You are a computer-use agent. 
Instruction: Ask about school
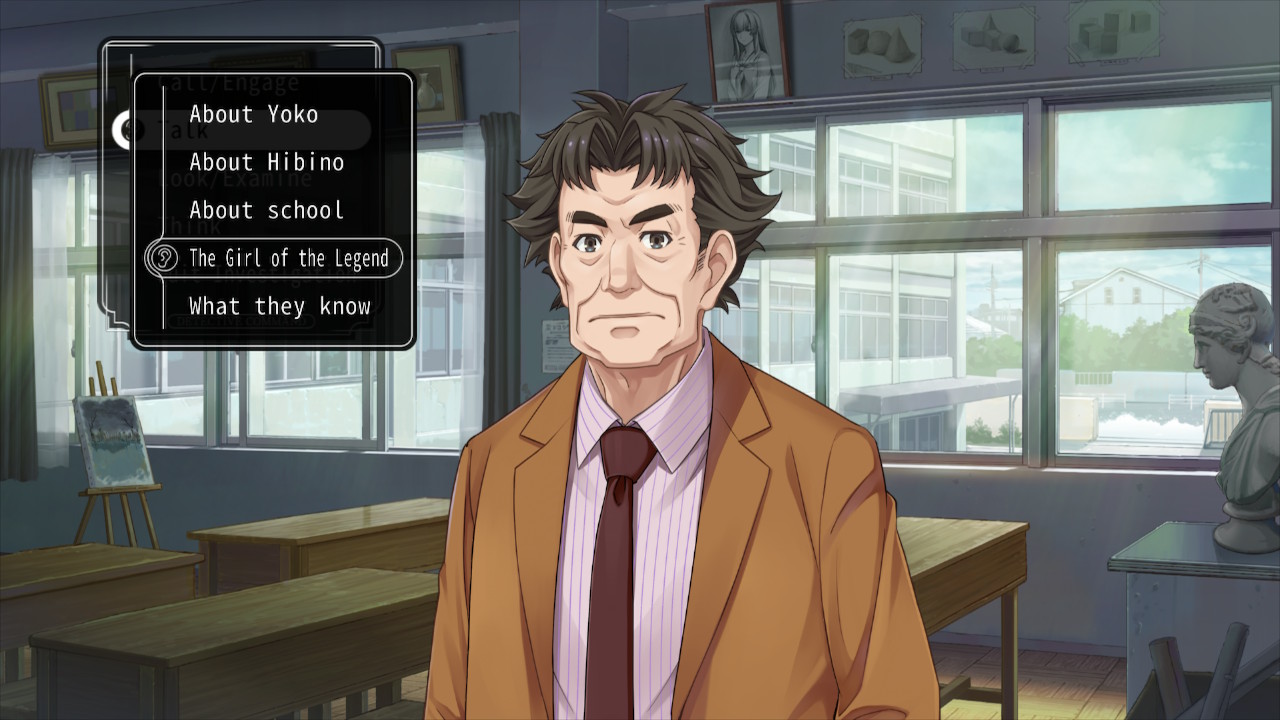(x=267, y=210)
